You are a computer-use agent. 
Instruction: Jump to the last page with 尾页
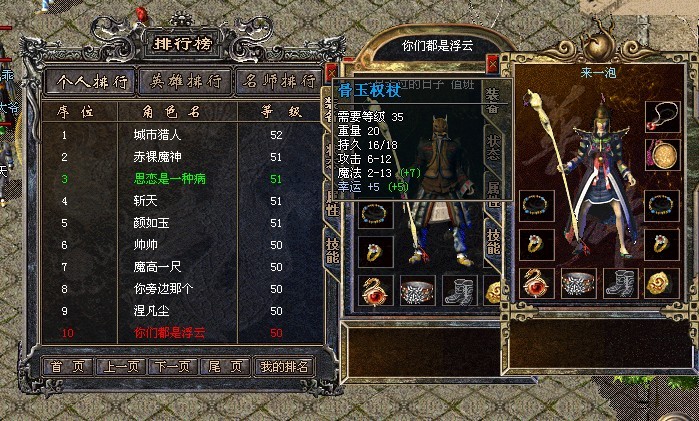tap(224, 366)
